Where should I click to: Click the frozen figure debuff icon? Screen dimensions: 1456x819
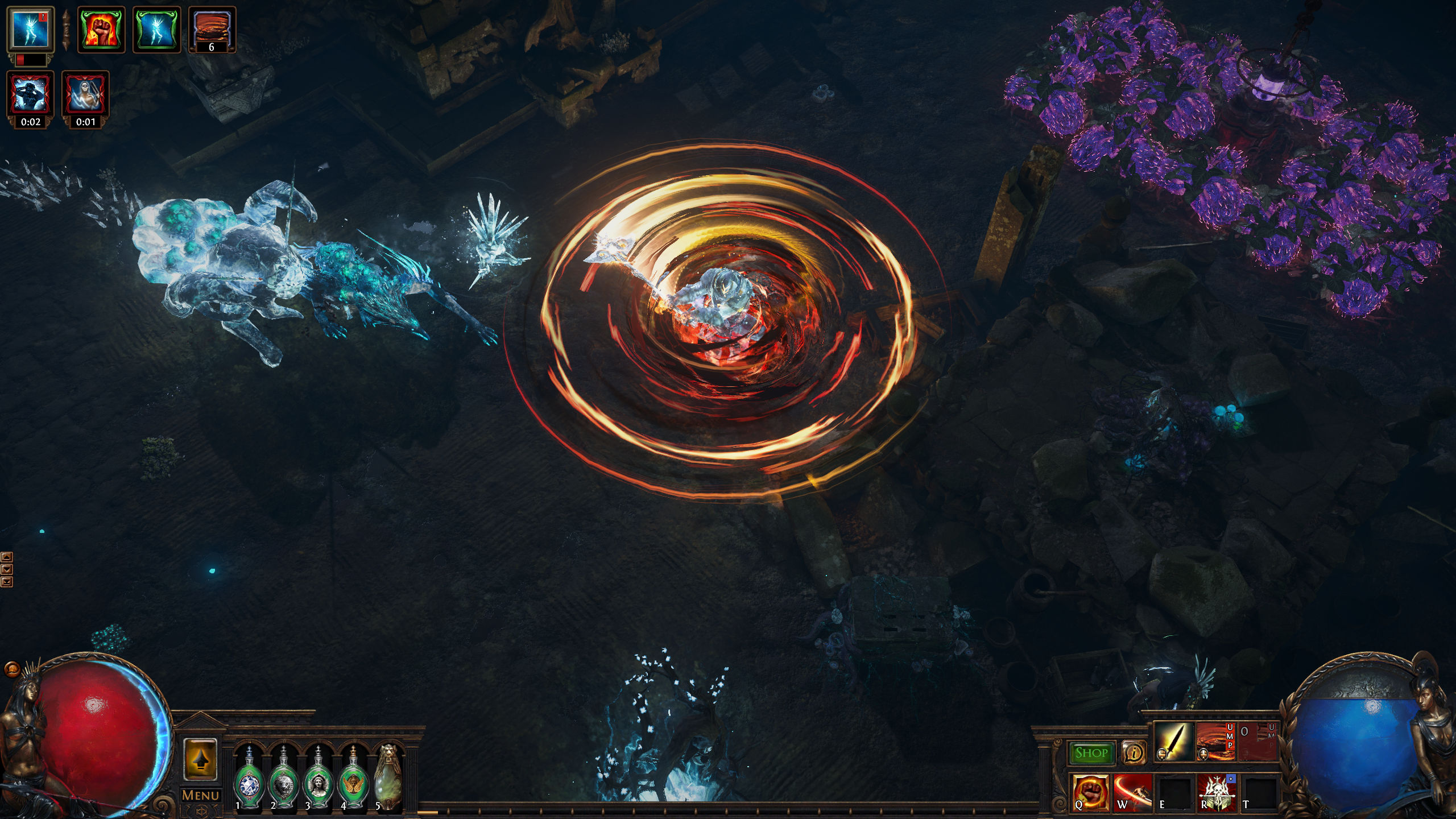pyautogui.click(x=31, y=94)
